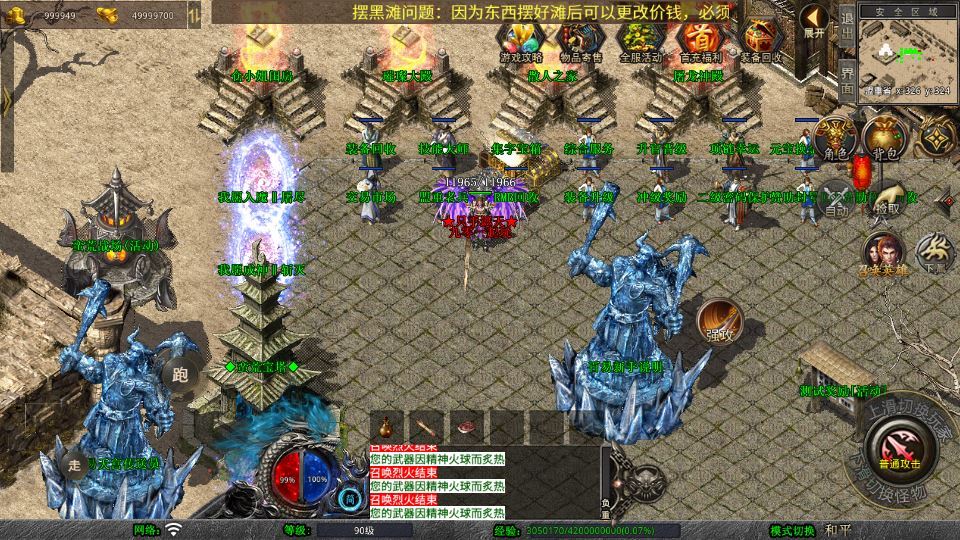Tap the 召唤英雄 summon hero portrait
Viewport: 960px width, 540px height.
tap(883, 254)
